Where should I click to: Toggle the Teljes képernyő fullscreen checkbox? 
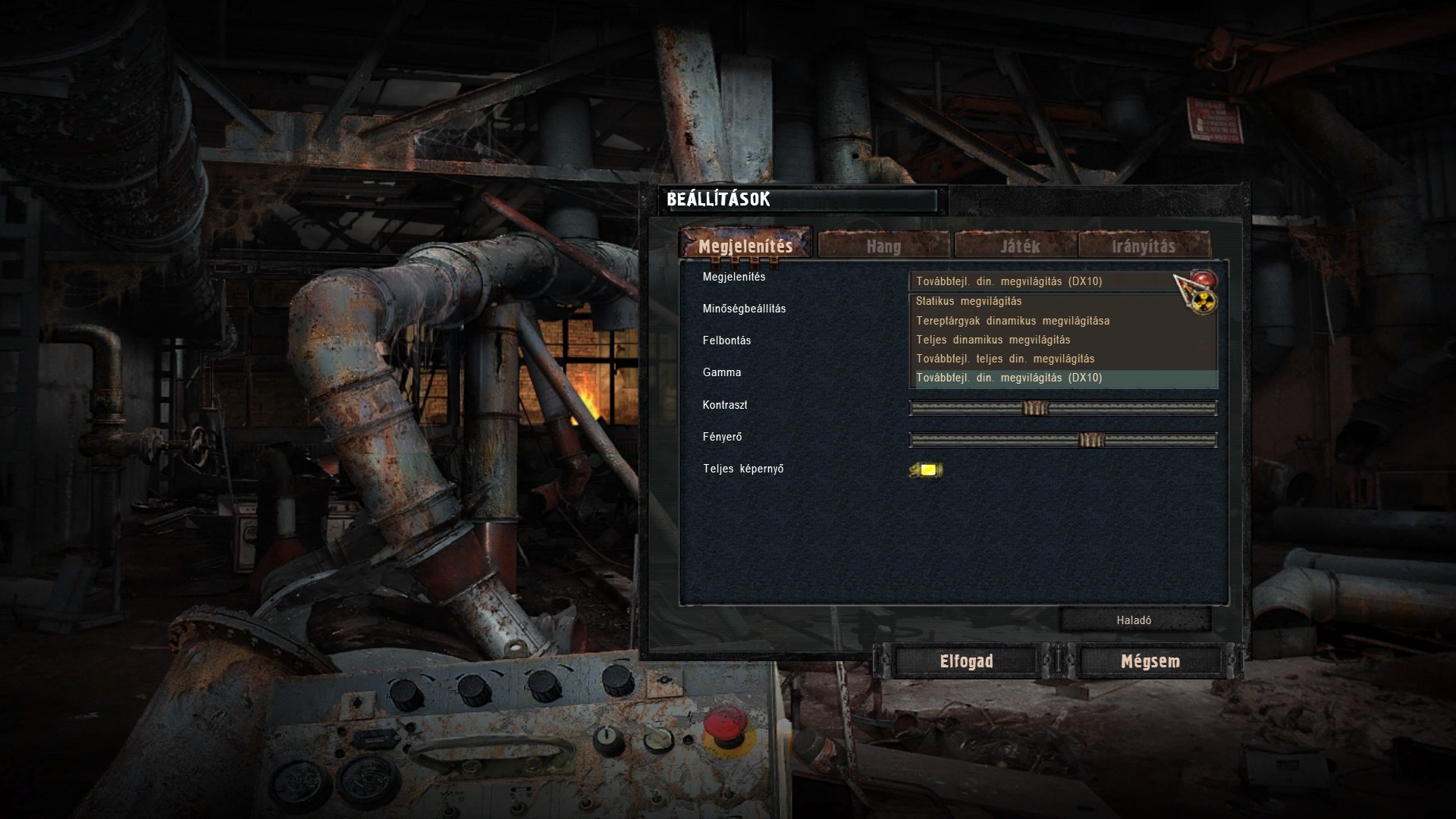tap(927, 470)
